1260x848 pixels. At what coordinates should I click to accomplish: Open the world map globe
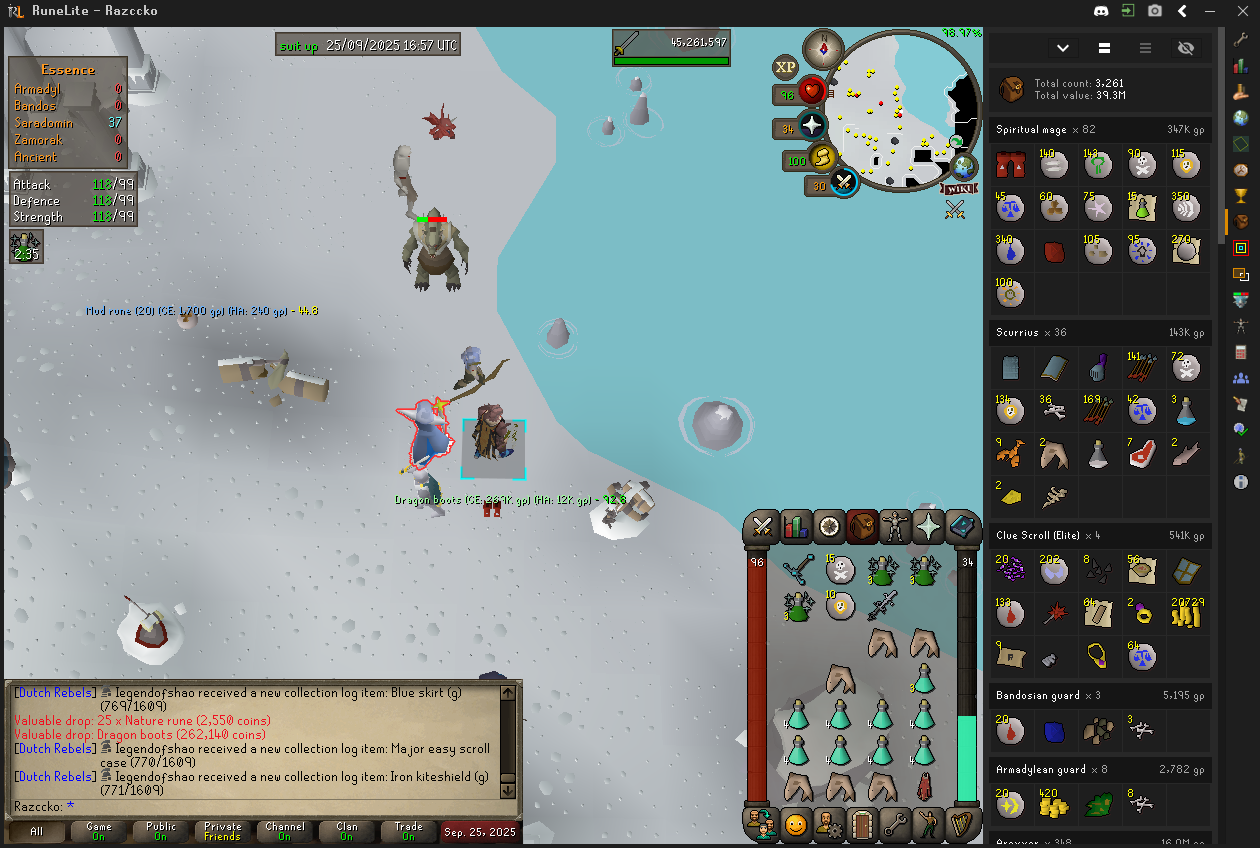click(x=963, y=166)
